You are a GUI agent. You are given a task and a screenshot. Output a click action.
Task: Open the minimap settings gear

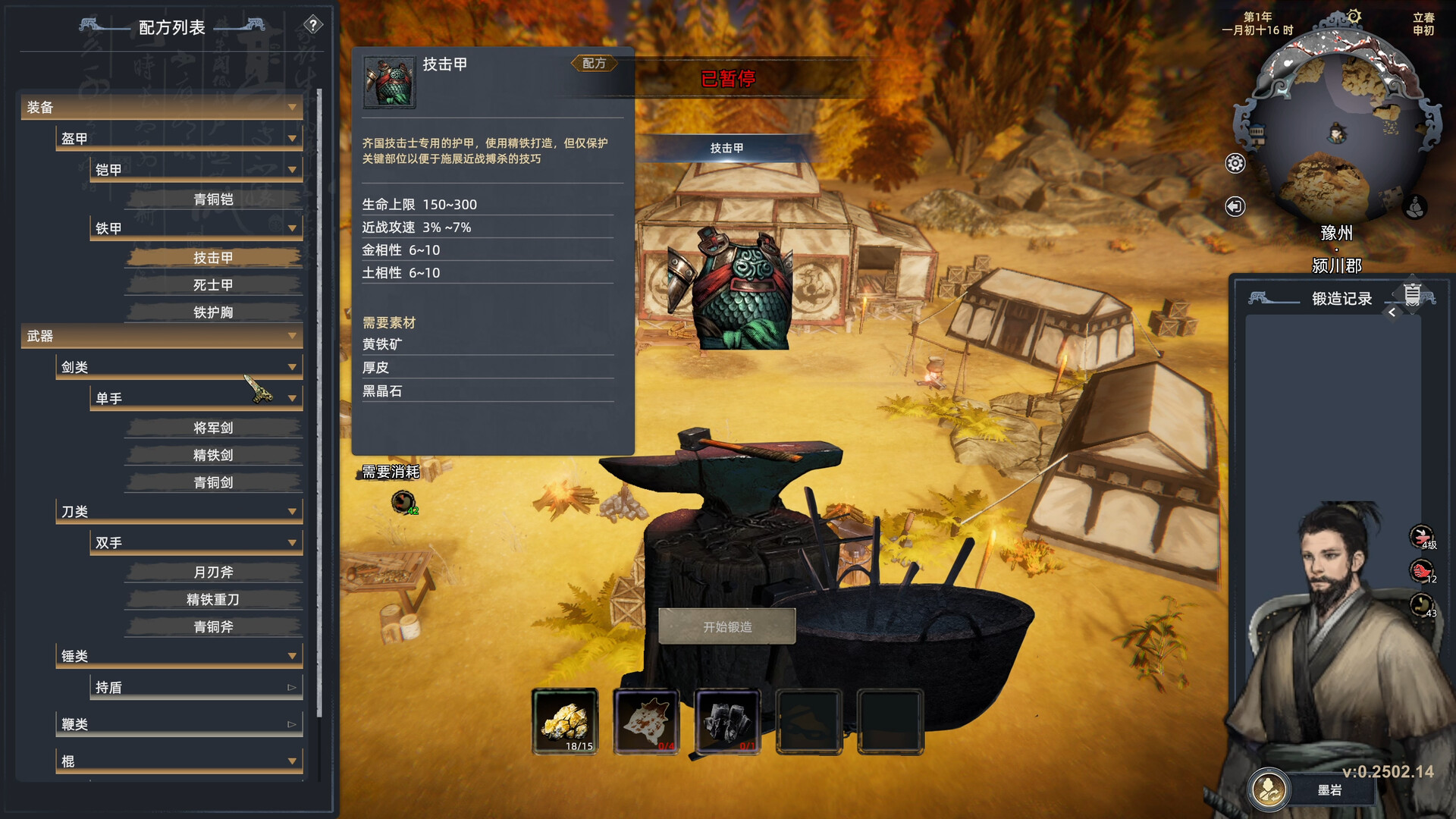click(1235, 162)
